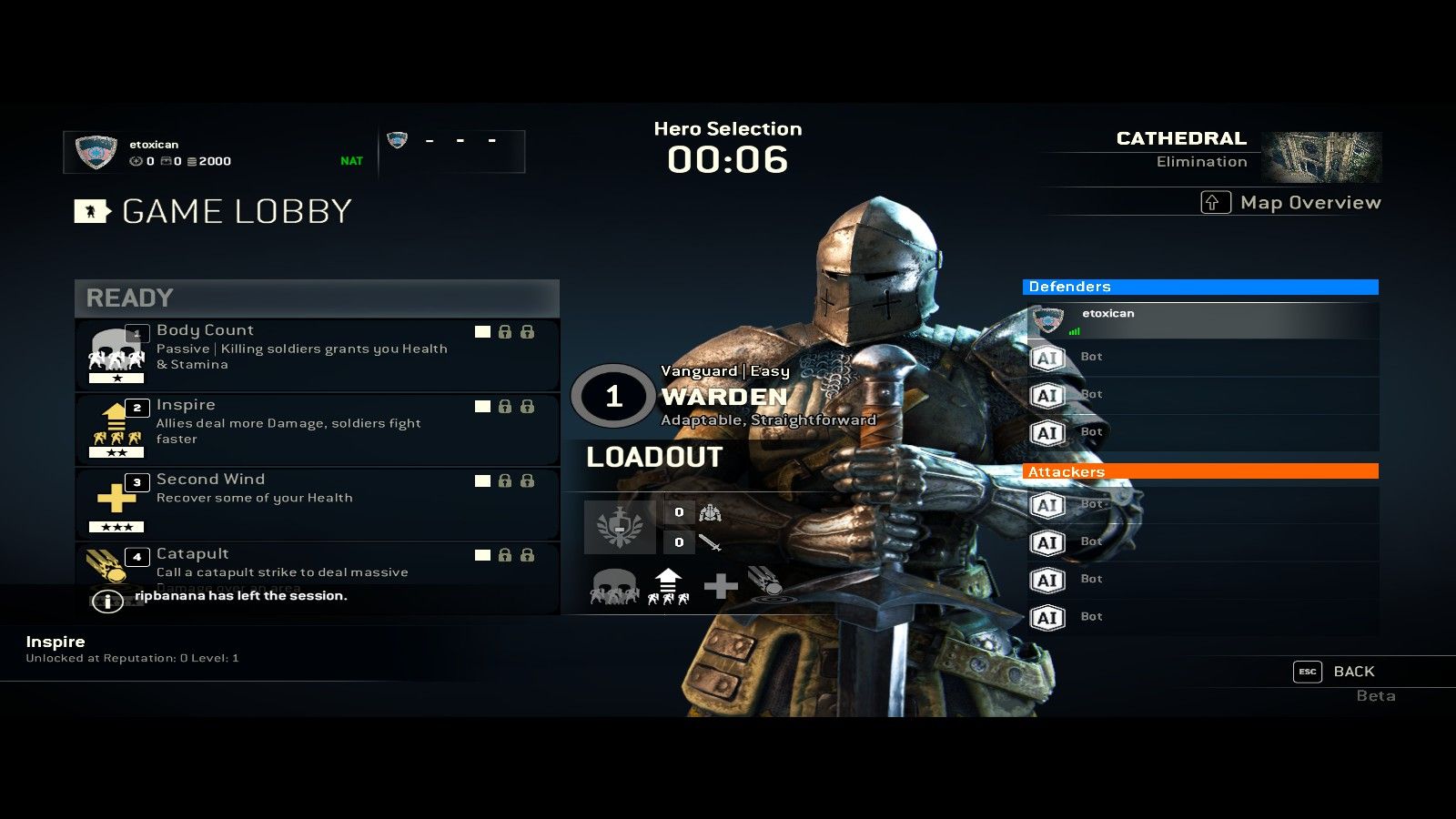Image resolution: width=1456 pixels, height=819 pixels.
Task: Toggle the checkbox beside Body Count
Action: point(482,333)
